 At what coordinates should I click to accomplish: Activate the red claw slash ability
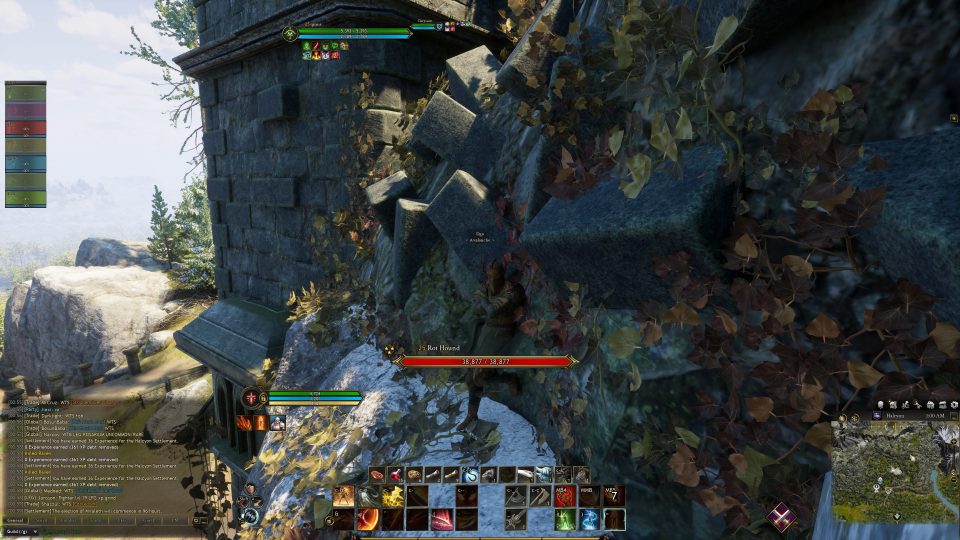coord(442,519)
